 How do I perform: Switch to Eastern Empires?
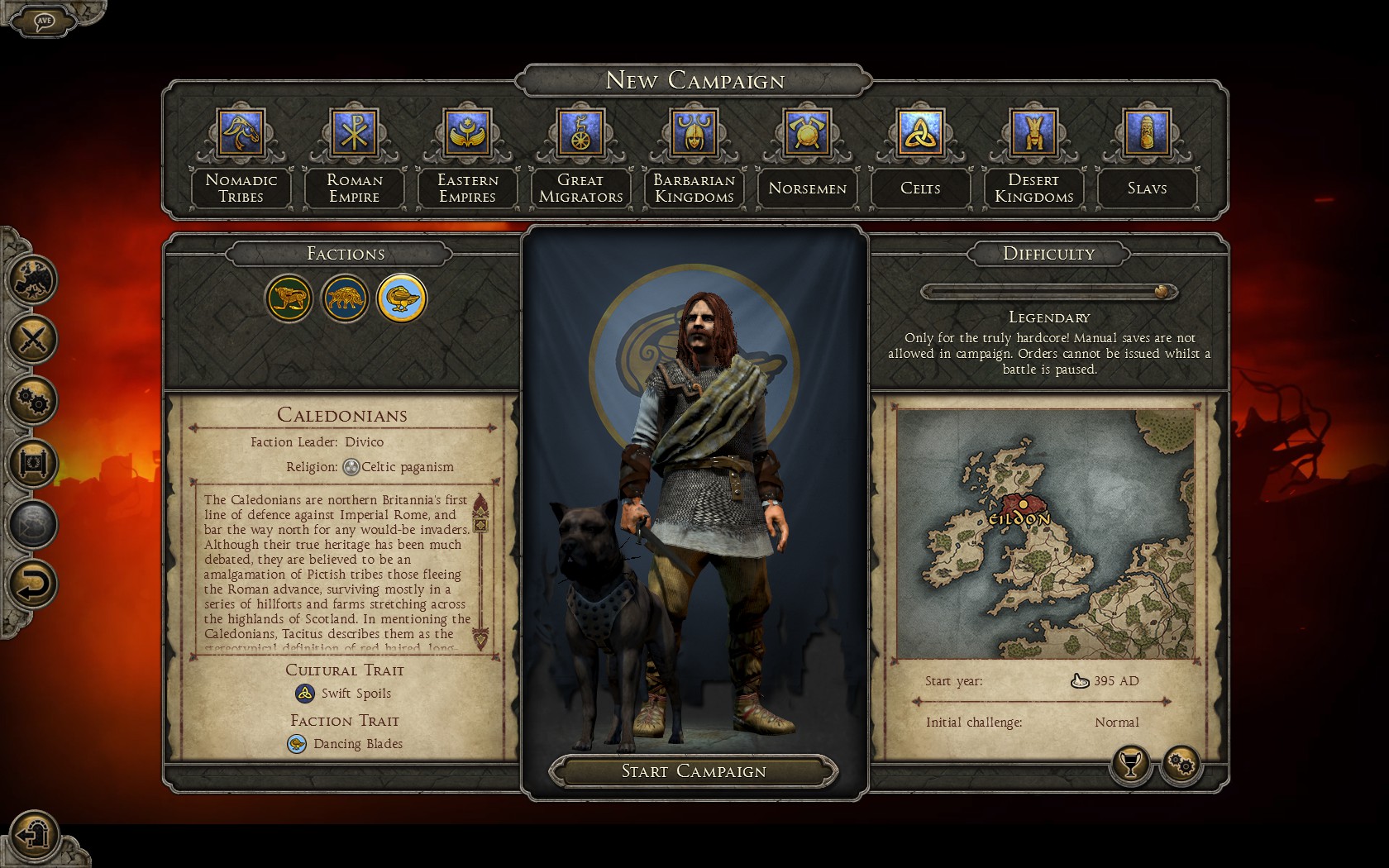point(467,134)
